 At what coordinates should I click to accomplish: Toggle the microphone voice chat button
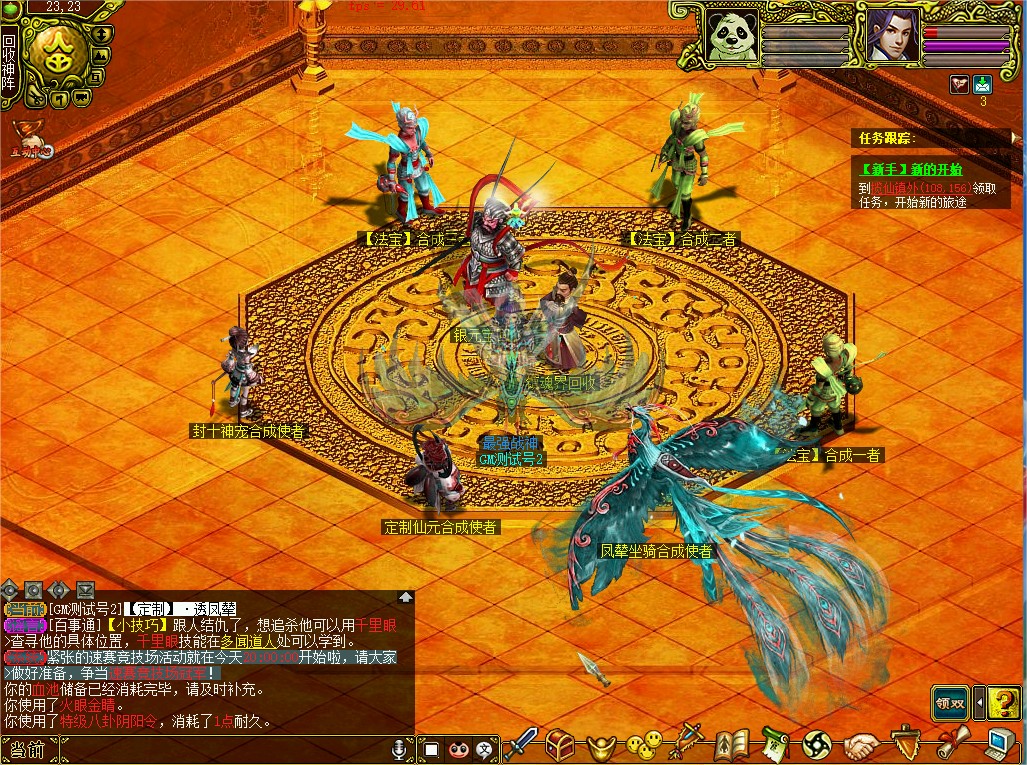(399, 748)
